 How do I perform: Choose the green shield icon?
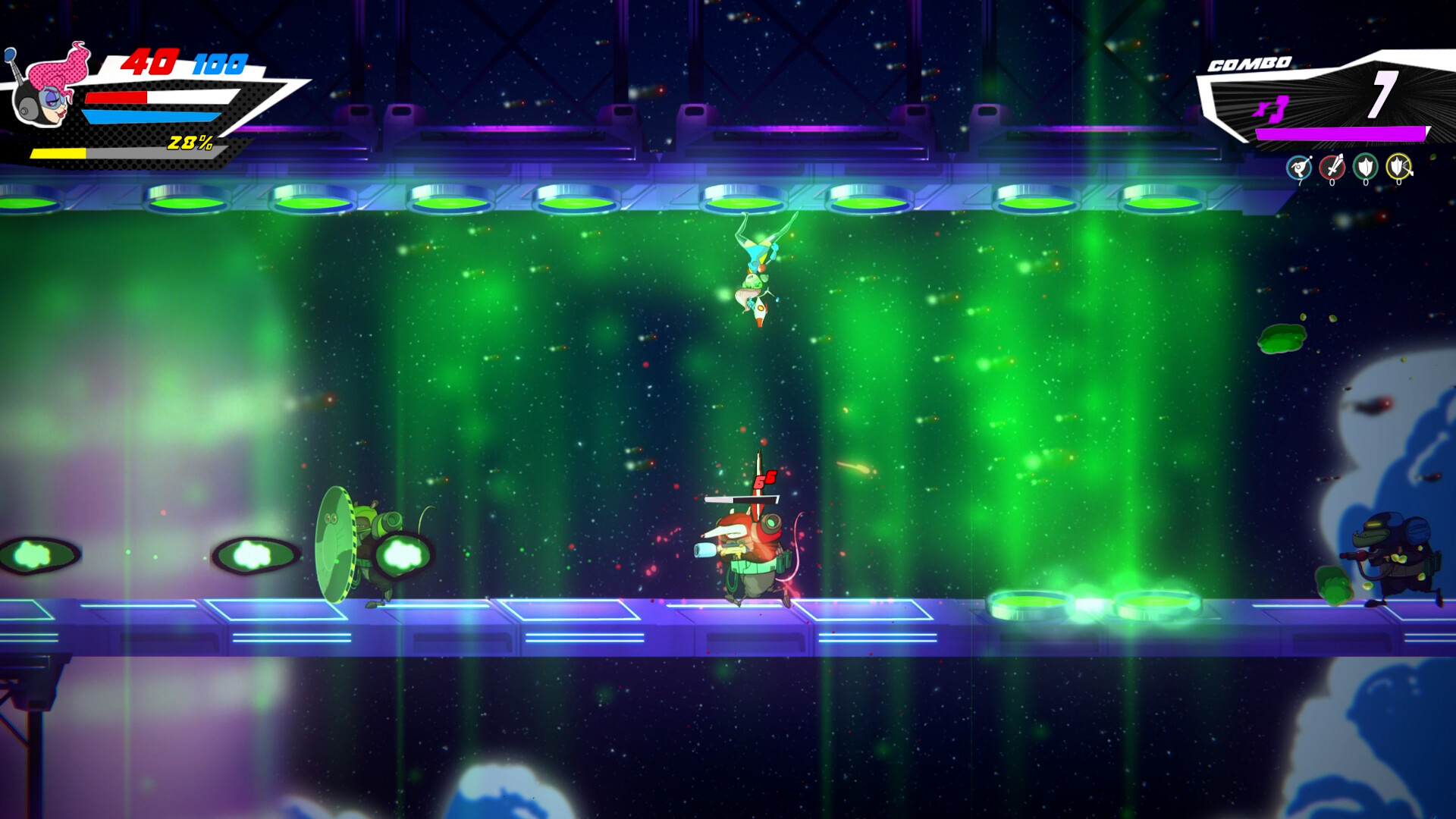coord(1366,167)
